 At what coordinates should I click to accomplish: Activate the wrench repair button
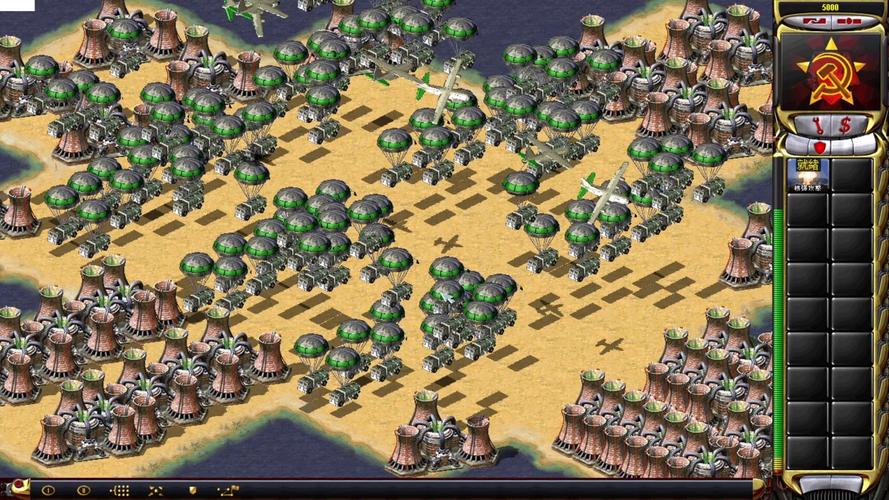click(x=816, y=125)
